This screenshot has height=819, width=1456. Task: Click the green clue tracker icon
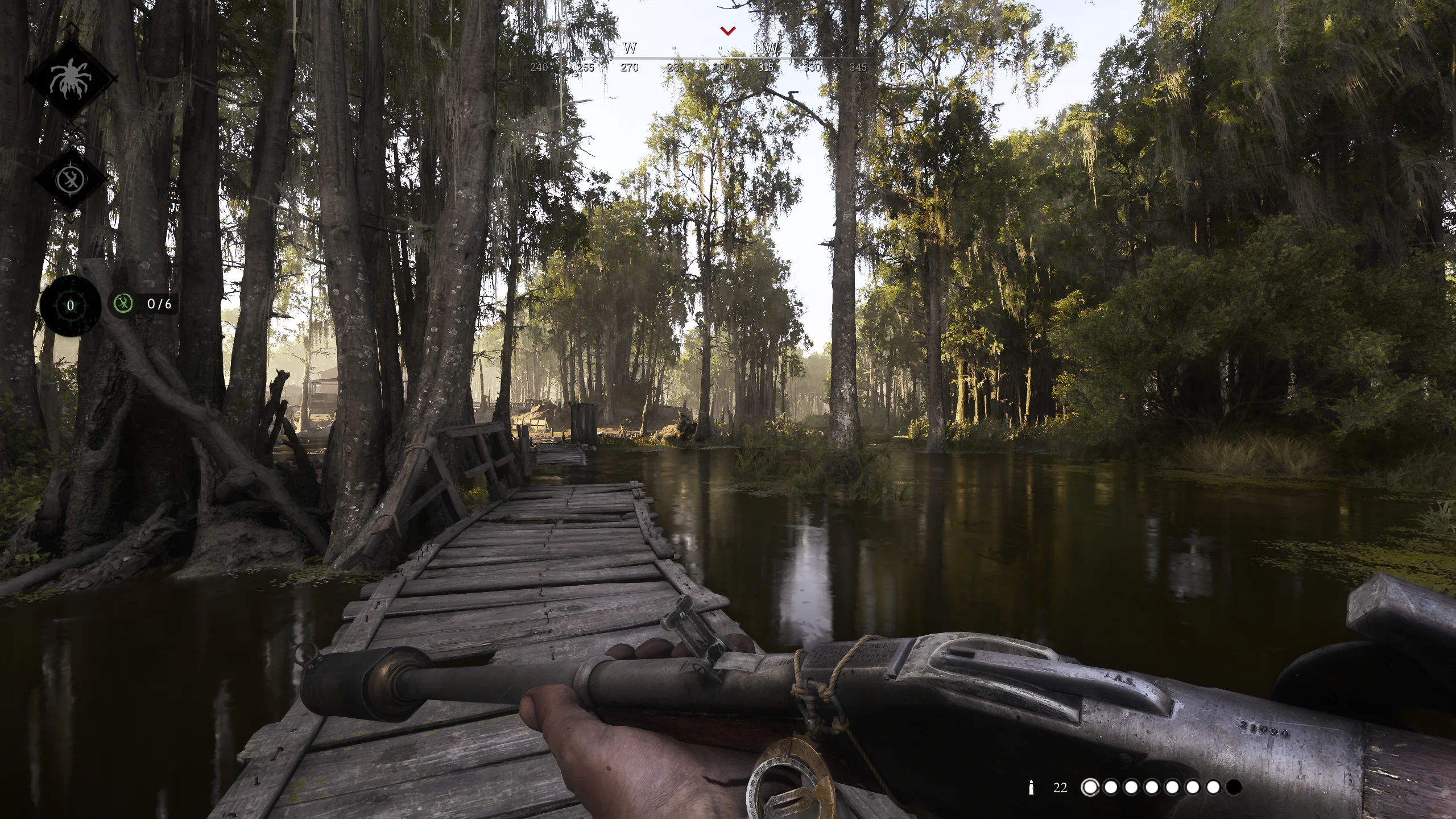click(x=123, y=305)
